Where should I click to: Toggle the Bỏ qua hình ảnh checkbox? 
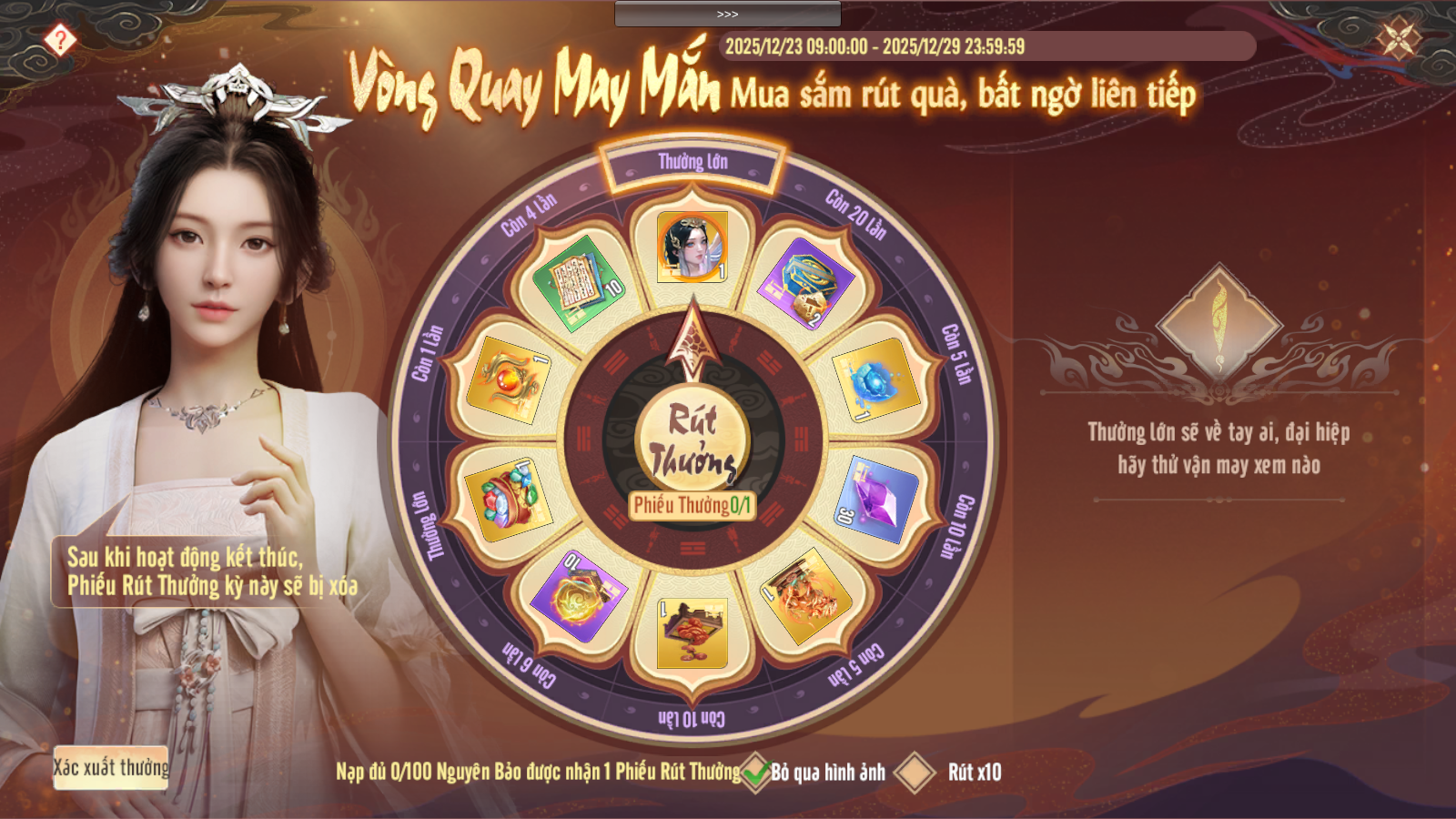[756, 773]
